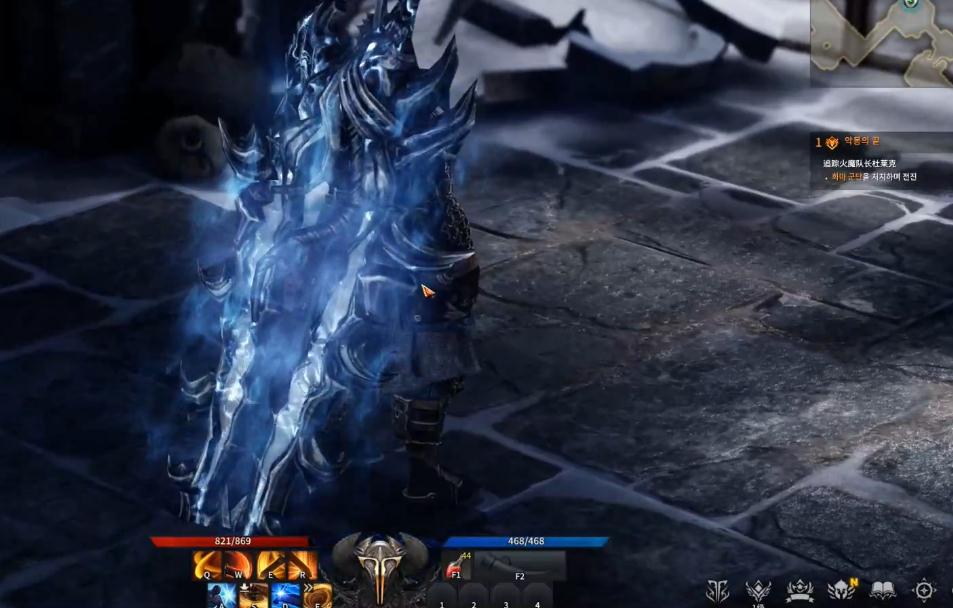This screenshot has width=953, height=608.
Task: Cast the R skill from the hotbar
Action: (302, 566)
